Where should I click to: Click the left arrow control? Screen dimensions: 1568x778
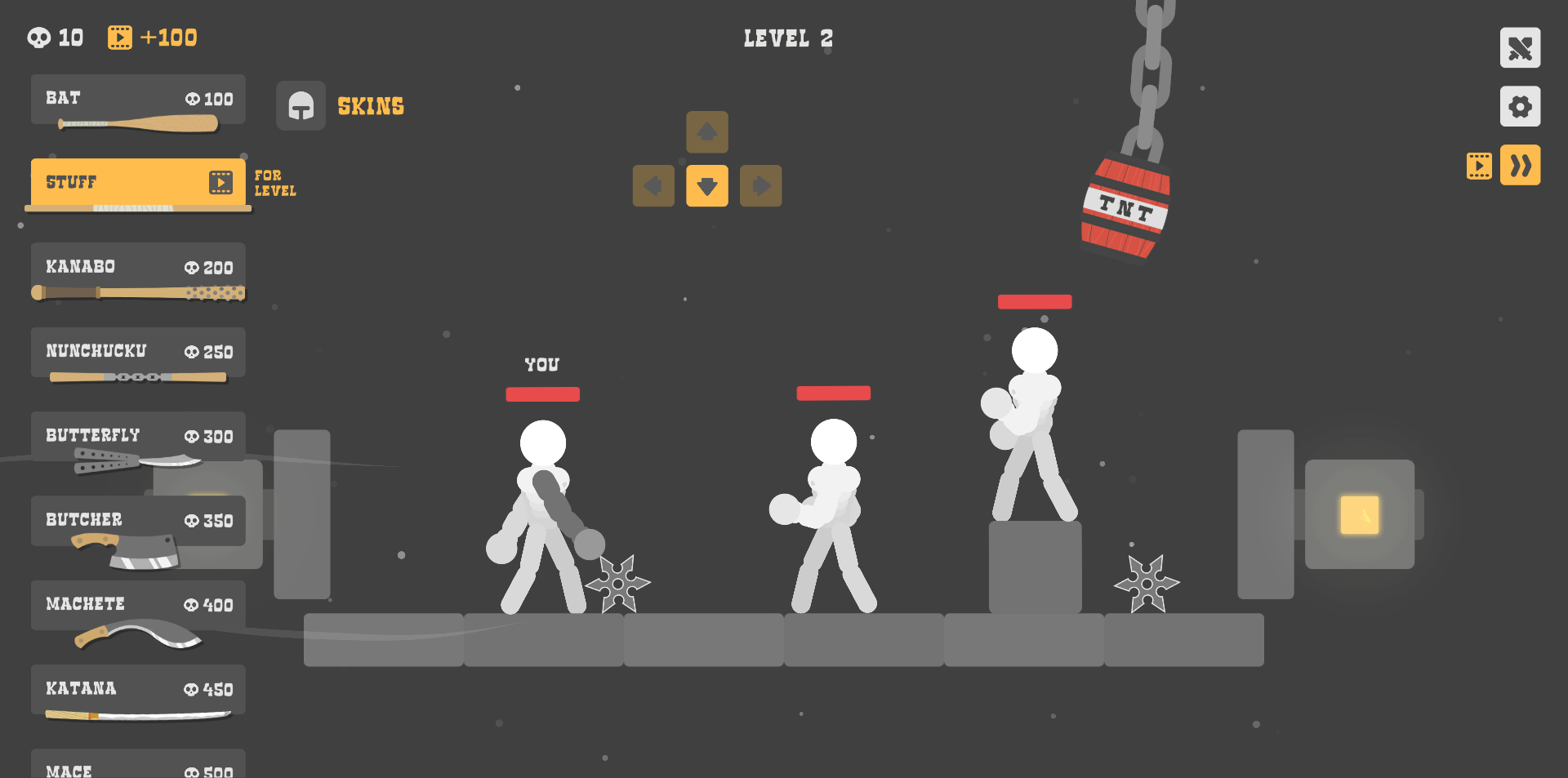click(653, 186)
